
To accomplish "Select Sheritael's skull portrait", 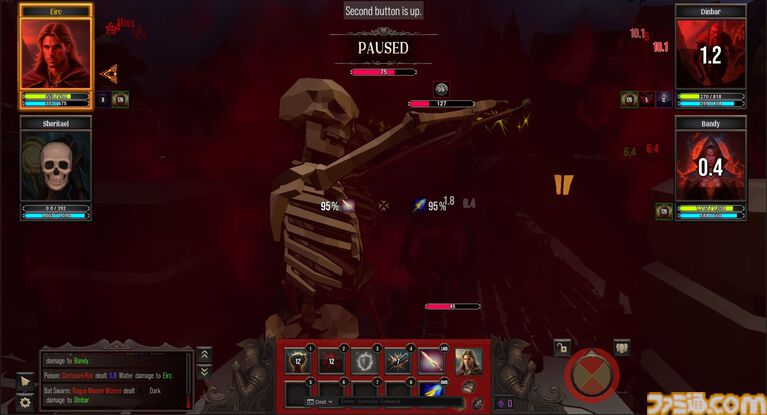I will (x=56, y=167).
